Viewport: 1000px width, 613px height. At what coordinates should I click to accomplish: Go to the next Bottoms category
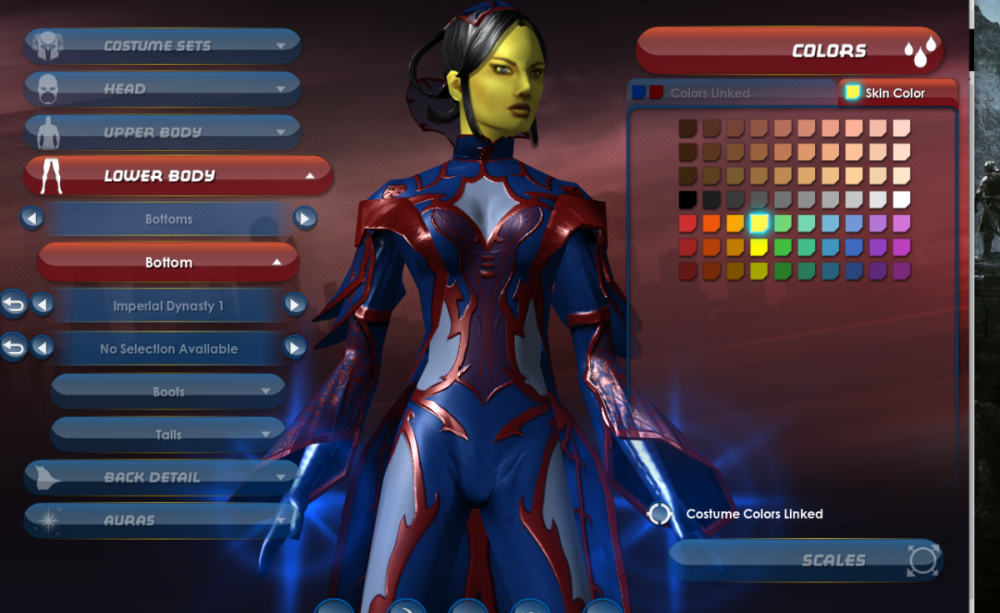(x=305, y=218)
